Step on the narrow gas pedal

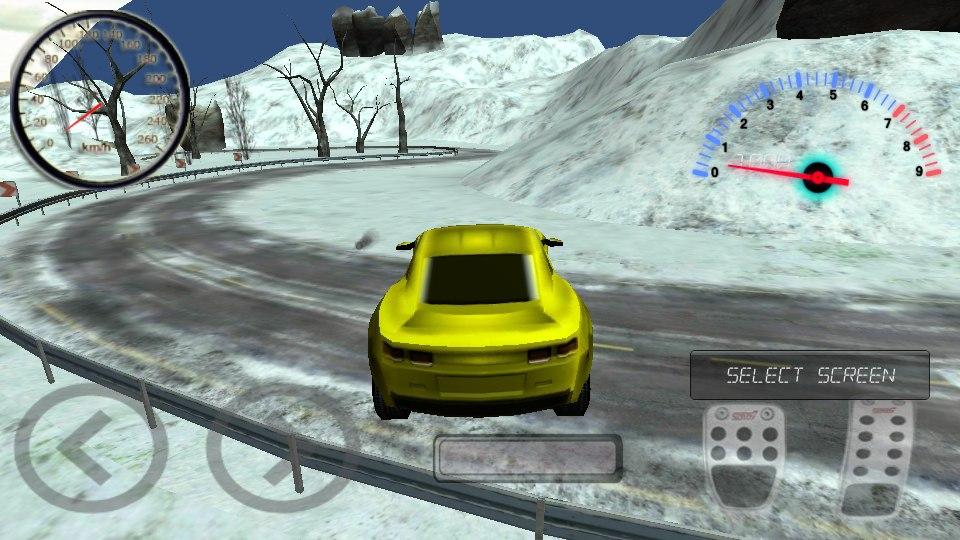(x=876, y=459)
